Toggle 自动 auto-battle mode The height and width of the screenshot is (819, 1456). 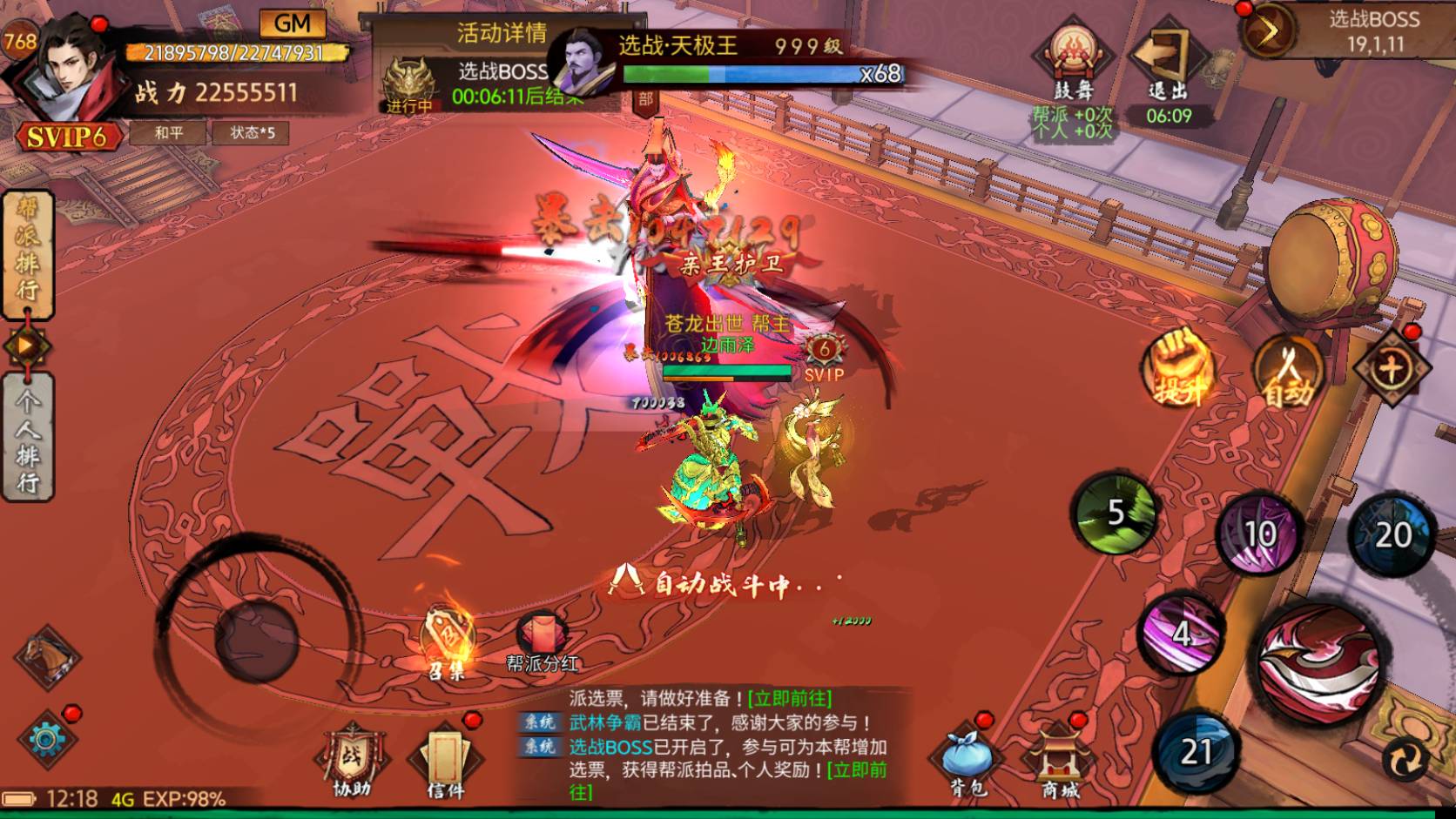tap(1288, 372)
